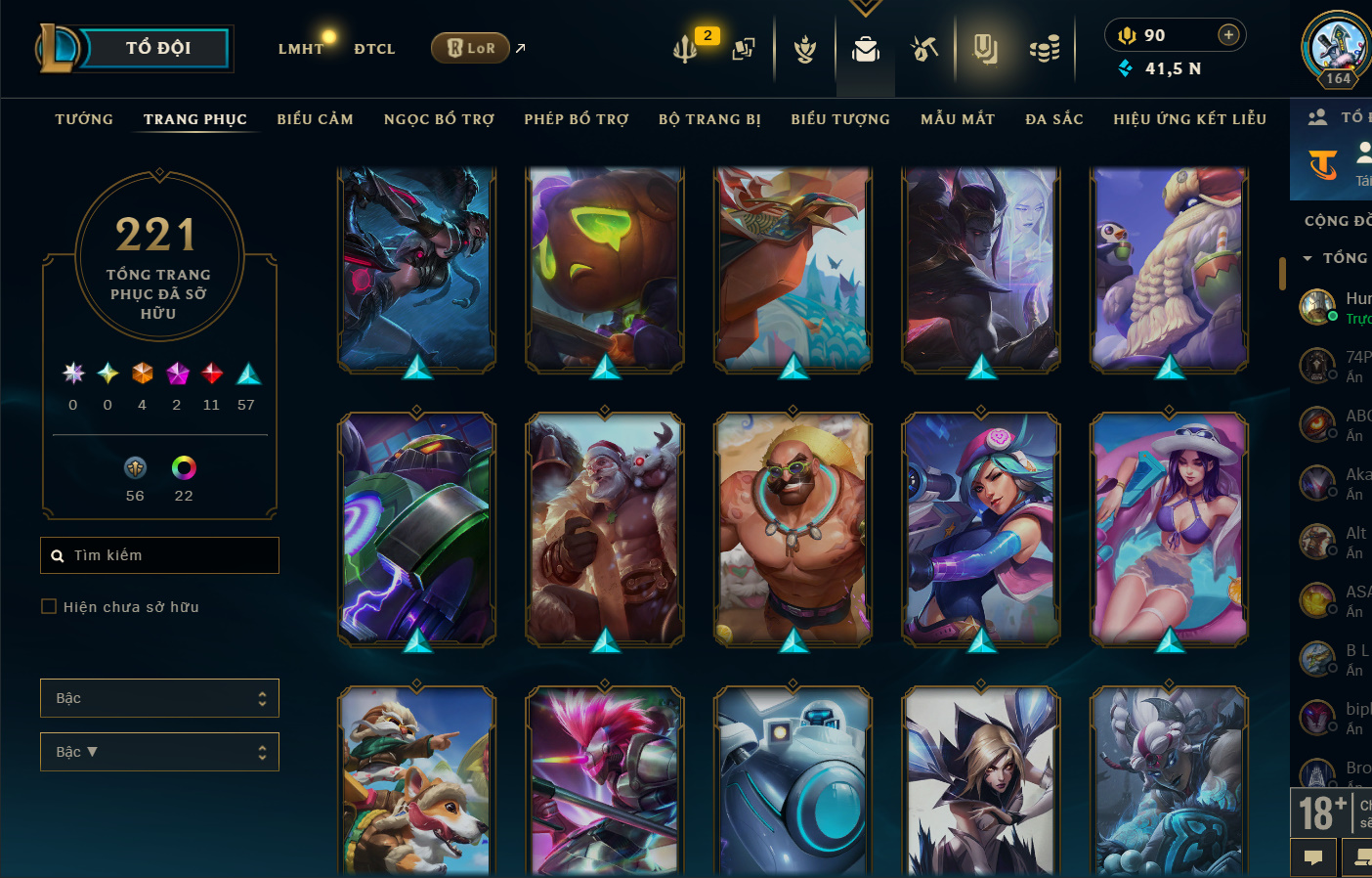Click the Tìm kiếm search field
The width and height of the screenshot is (1372, 878).
166,555
